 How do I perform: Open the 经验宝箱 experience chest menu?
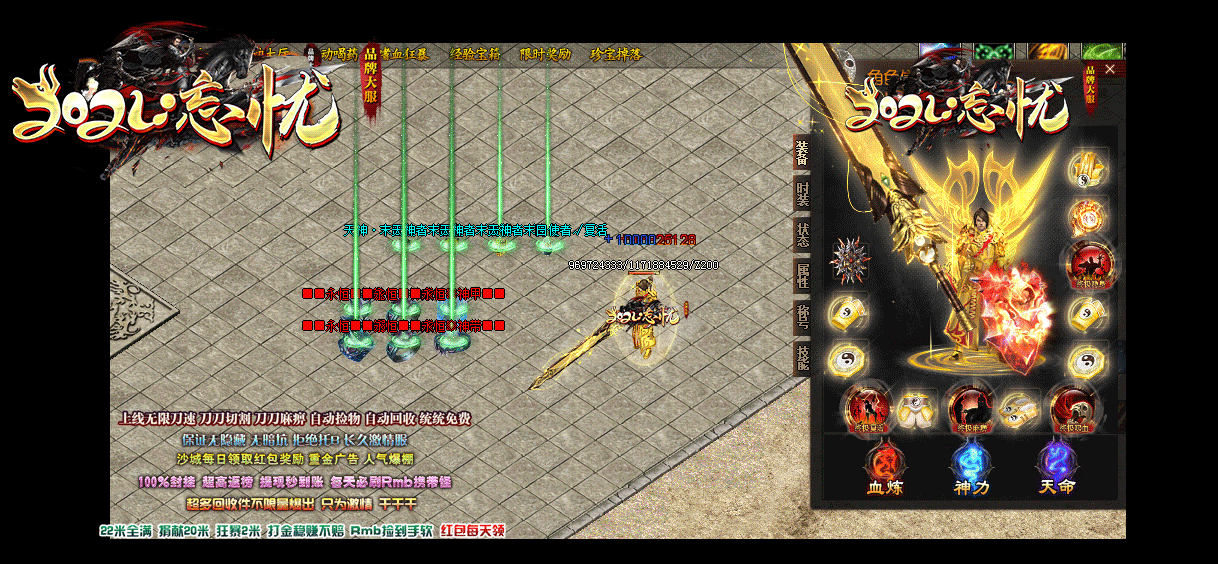(476, 54)
